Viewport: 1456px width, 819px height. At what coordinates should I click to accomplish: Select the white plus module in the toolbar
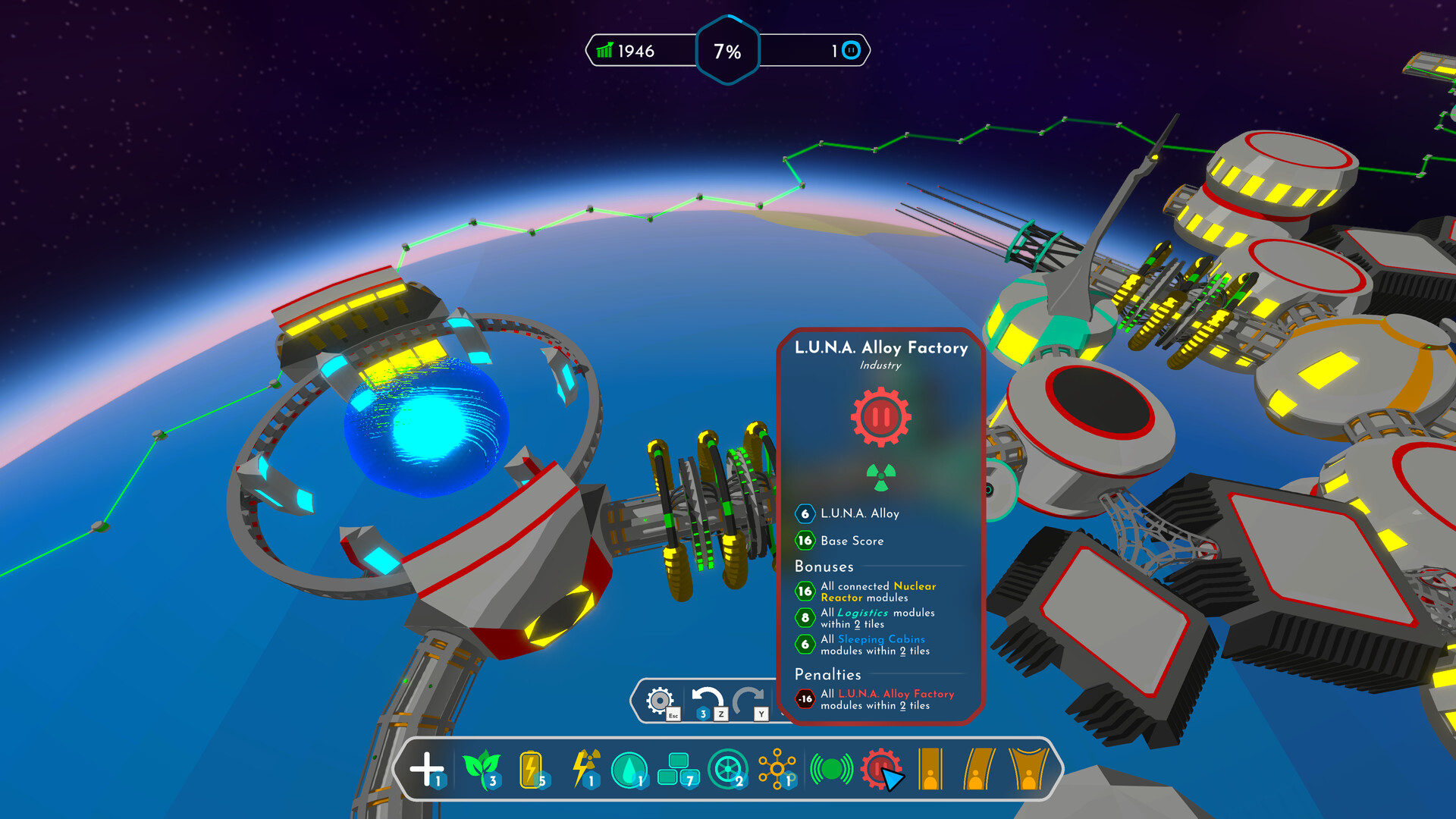pos(426,768)
